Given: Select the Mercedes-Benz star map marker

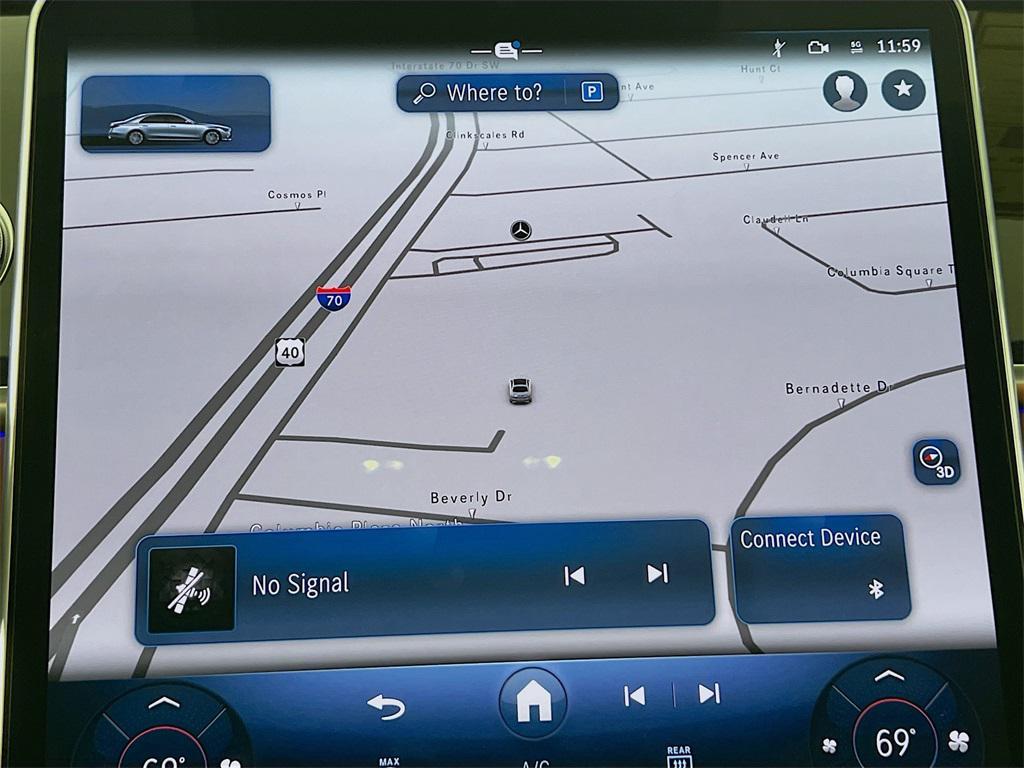Looking at the screenshot, I should tap(520, 231).
